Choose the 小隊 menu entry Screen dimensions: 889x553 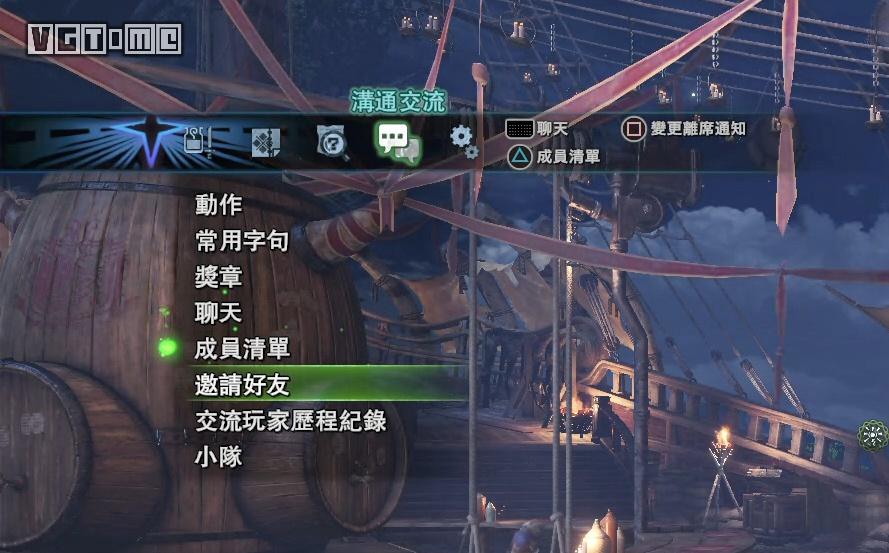[x=219, y=456]
